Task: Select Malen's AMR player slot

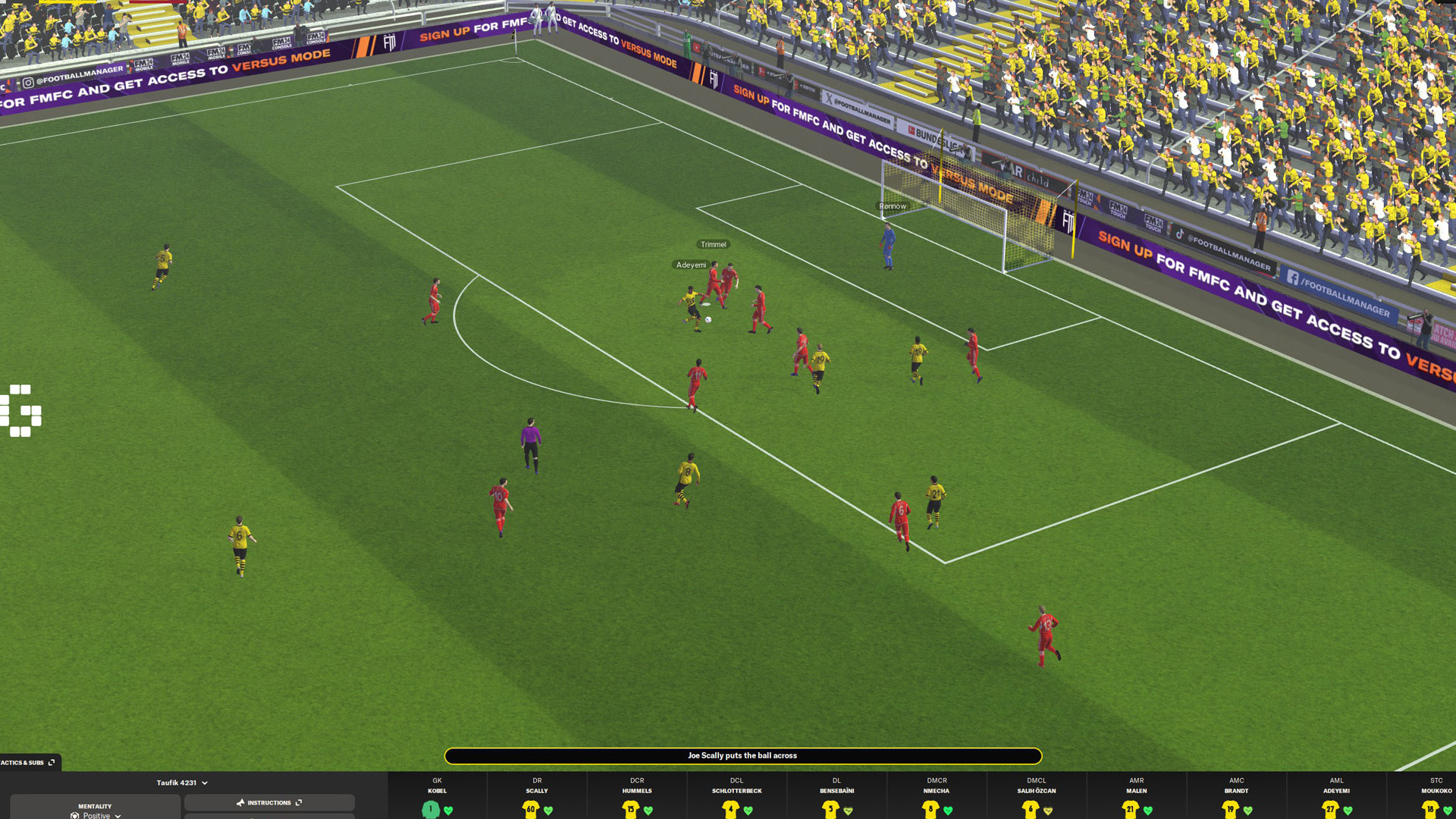Action: pos(1136,795)
